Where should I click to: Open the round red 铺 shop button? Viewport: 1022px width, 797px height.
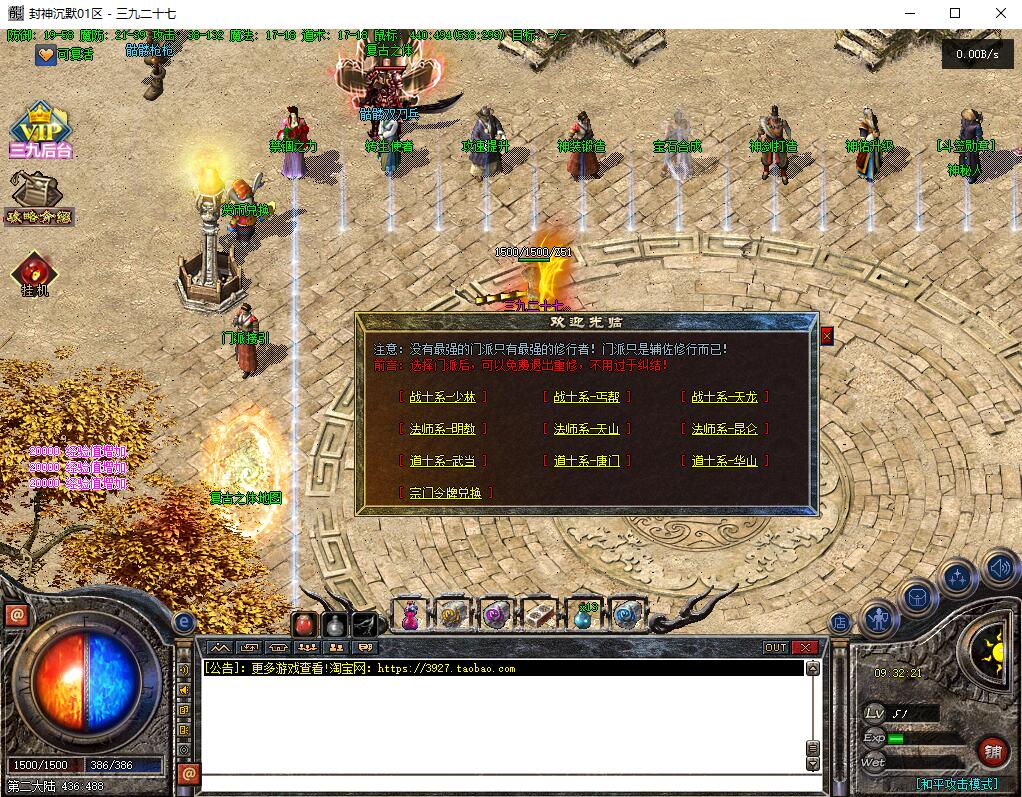(x=992, y=750)
